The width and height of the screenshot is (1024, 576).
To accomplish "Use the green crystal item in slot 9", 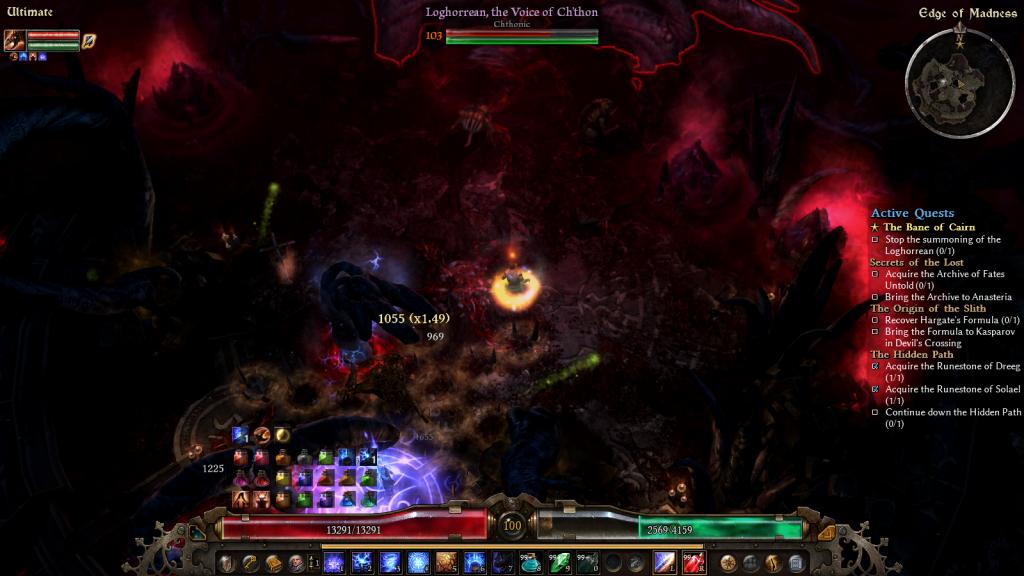I will click(x=560, y=563).
